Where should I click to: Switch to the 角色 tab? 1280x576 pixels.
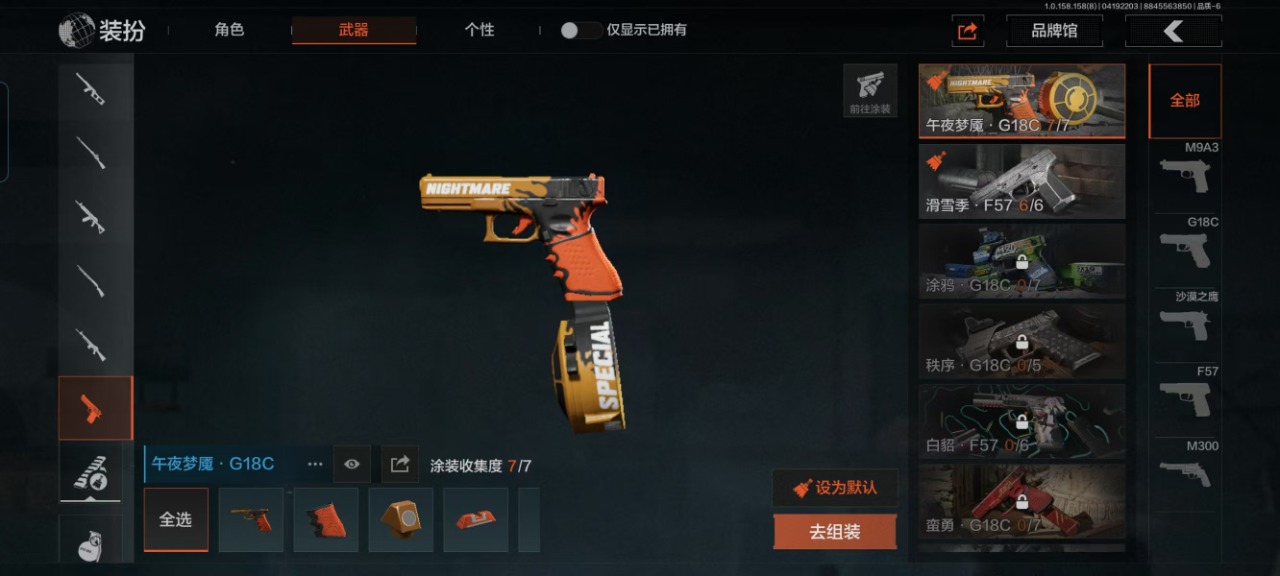[x=229, y=30]
